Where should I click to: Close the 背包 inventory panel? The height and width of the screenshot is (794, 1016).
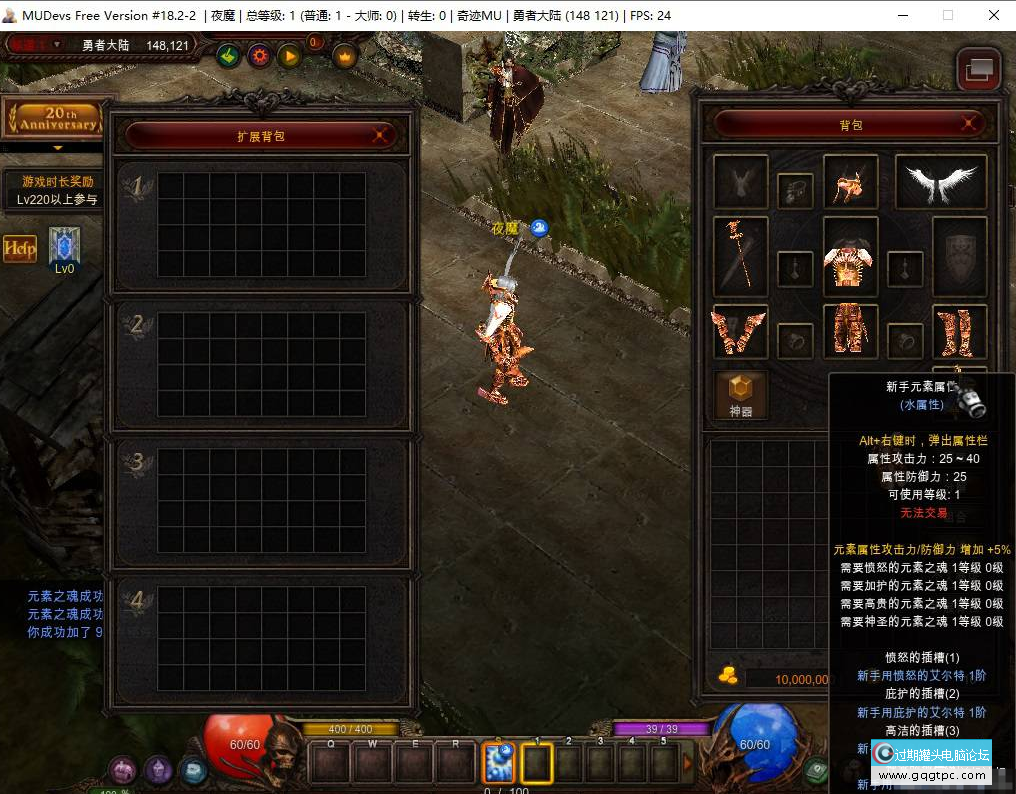[968, 124]
